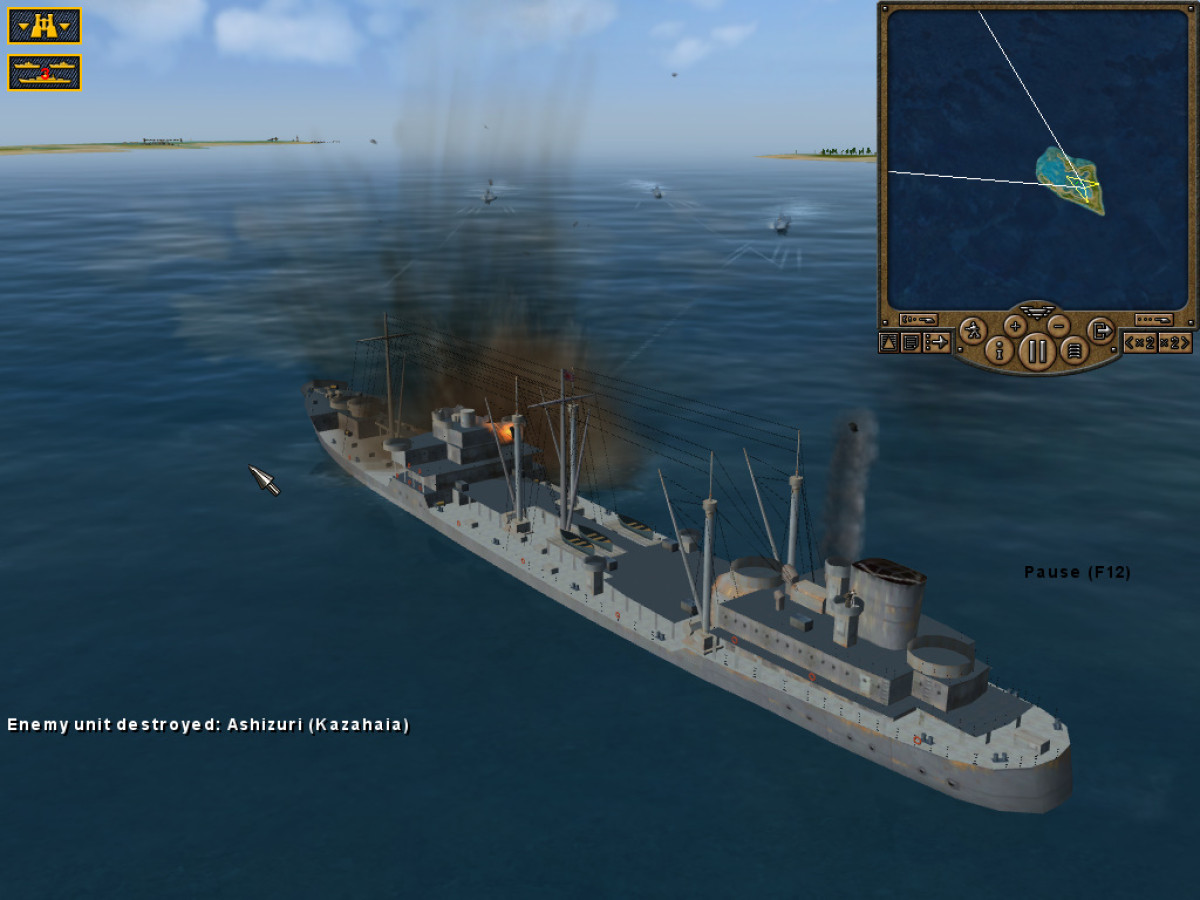Zoom out the minimap with minus button
Image resolution: width=1200 pixels, height=900 pixels.
click(x=1059, y=325)
